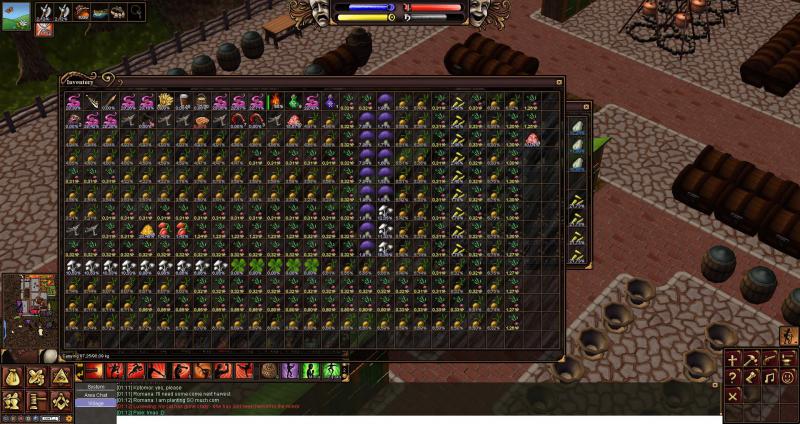Image resolution: width=800 pixels, height=424 pixels.
Task: Select the gold coin pile inventory item
Action: pos(147,229)
